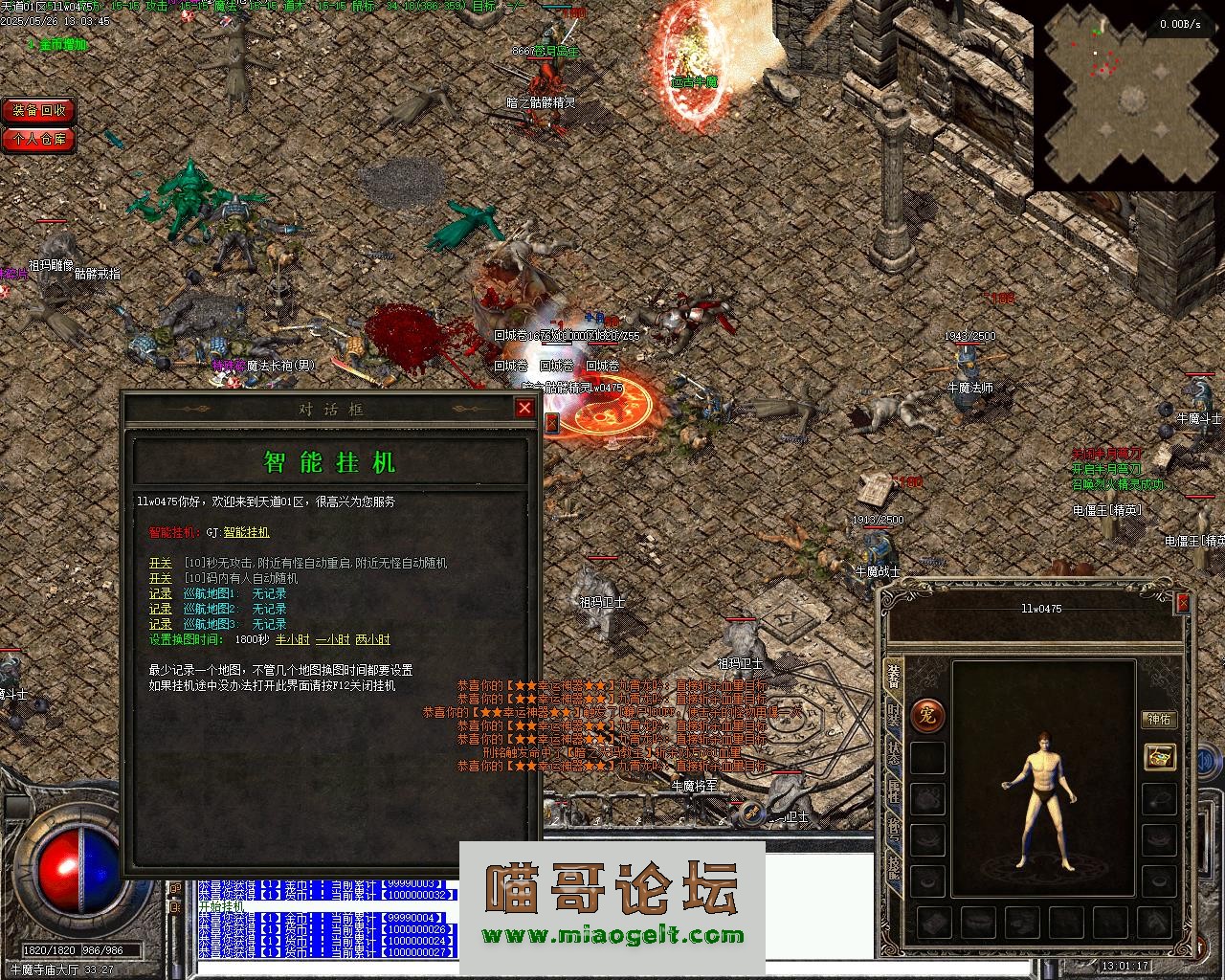
Task: Set map switch time to 半小时
Action: (292, 640)
